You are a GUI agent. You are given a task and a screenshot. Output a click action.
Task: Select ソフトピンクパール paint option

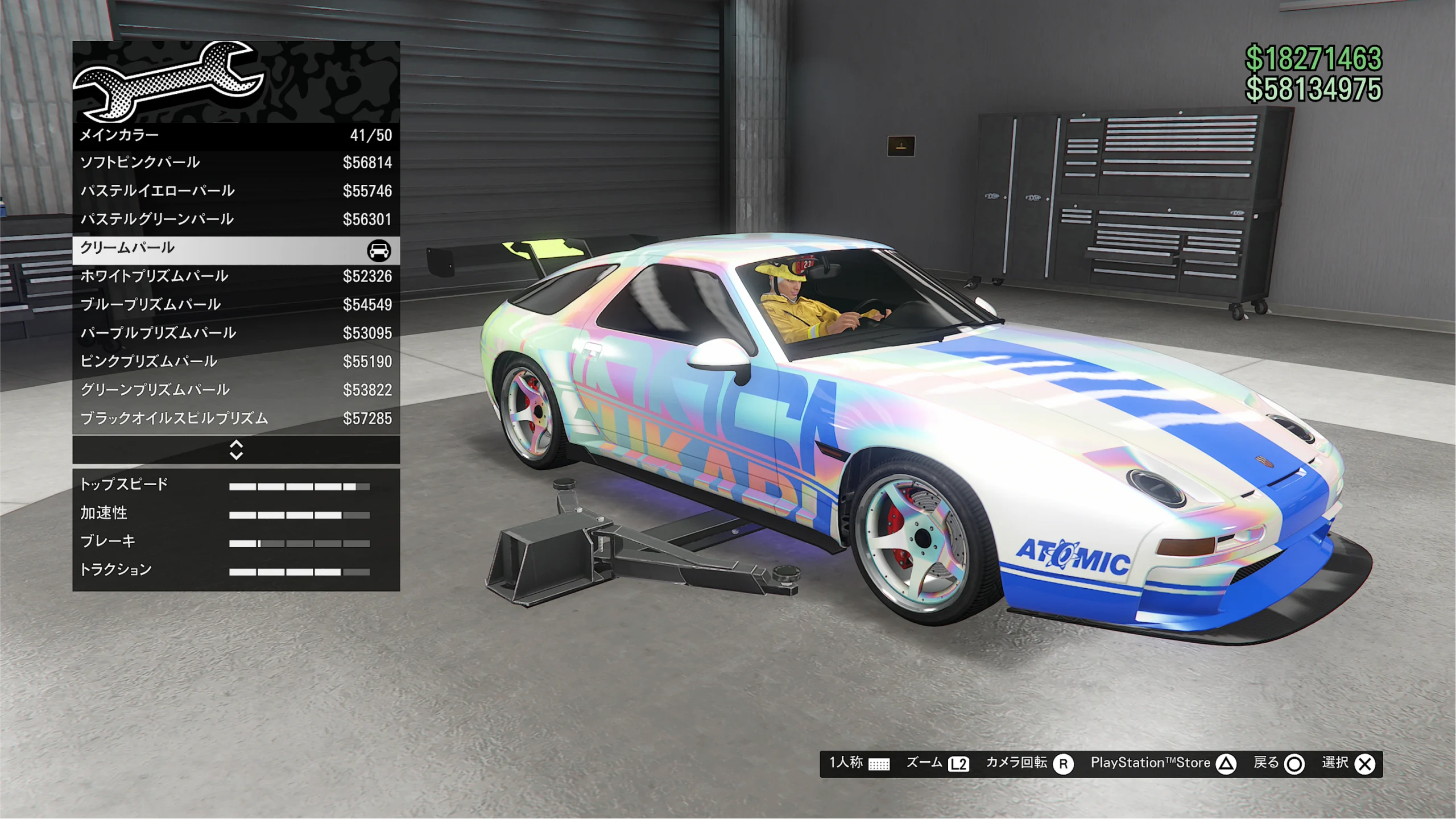tap(236, 163)
